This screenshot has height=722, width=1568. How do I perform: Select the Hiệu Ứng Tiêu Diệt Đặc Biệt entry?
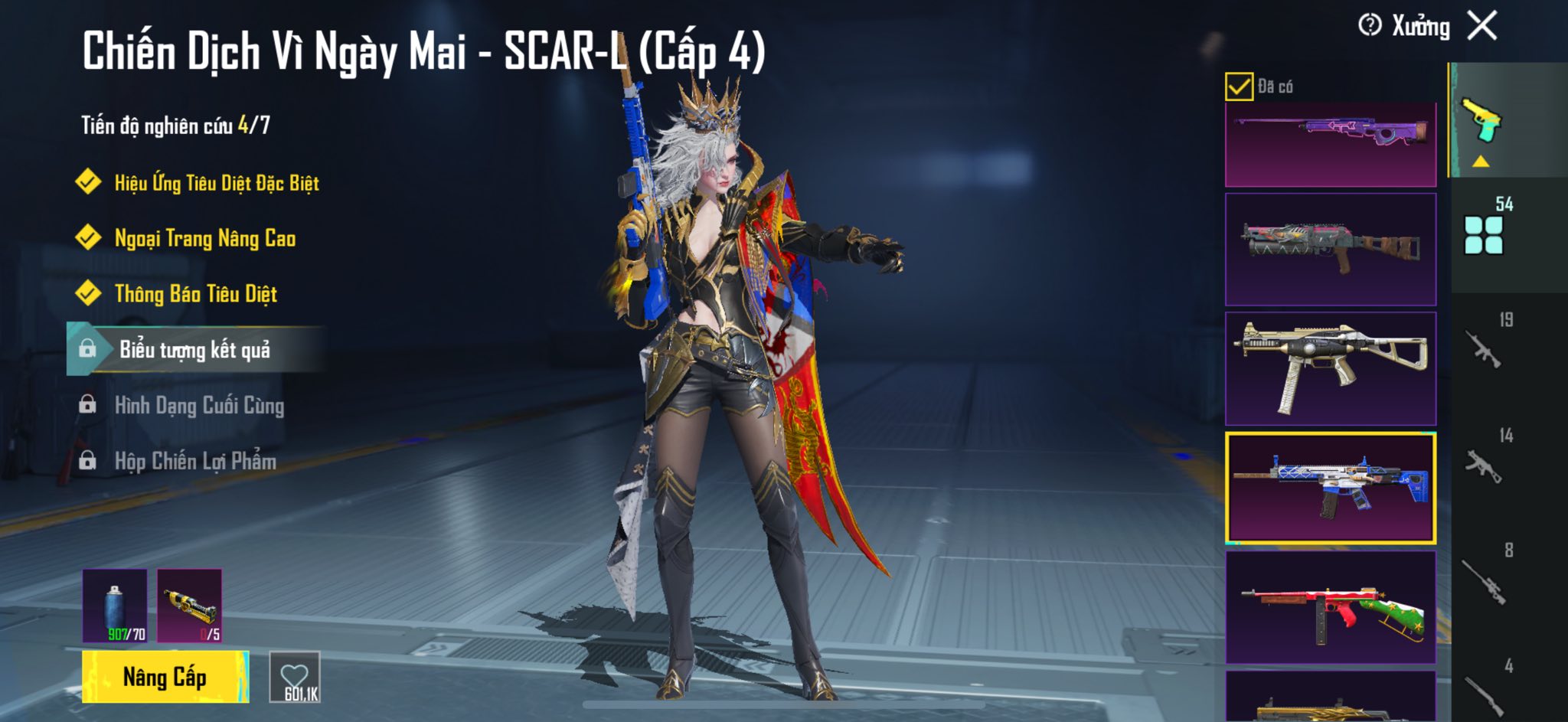click(x=216, y=183)
